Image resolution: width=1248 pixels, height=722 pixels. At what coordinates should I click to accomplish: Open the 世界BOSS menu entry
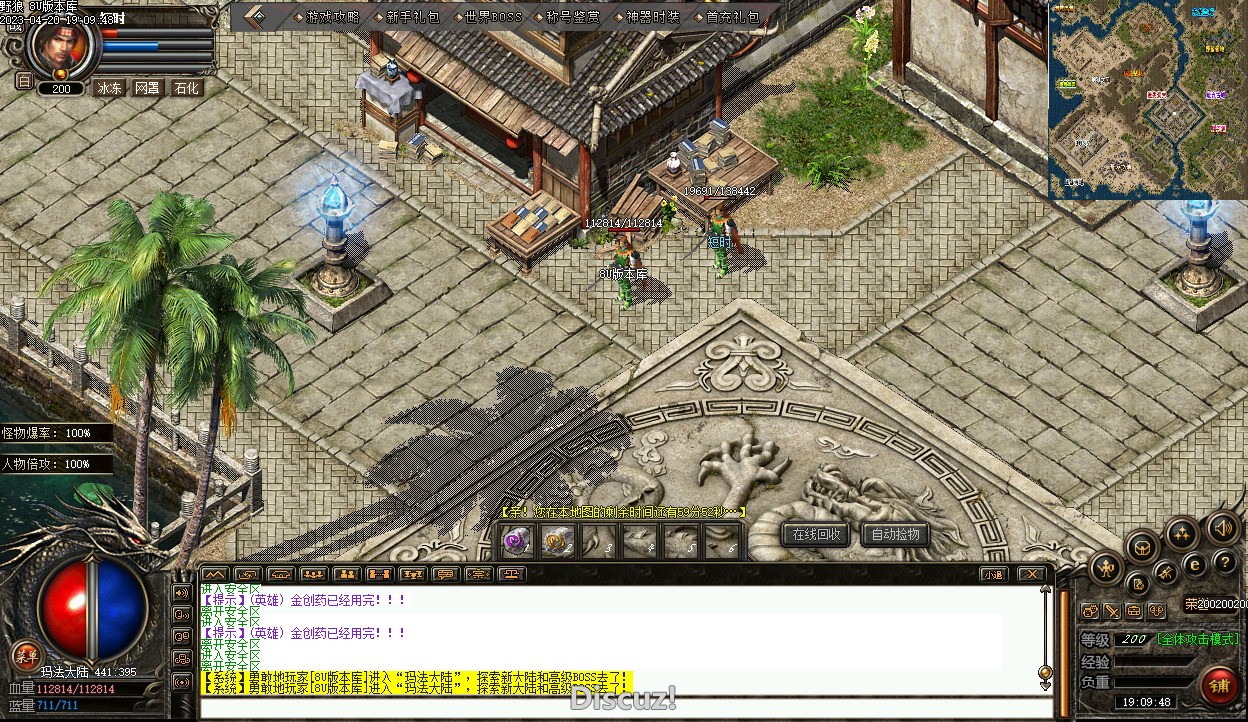click(x=492, y=17)
